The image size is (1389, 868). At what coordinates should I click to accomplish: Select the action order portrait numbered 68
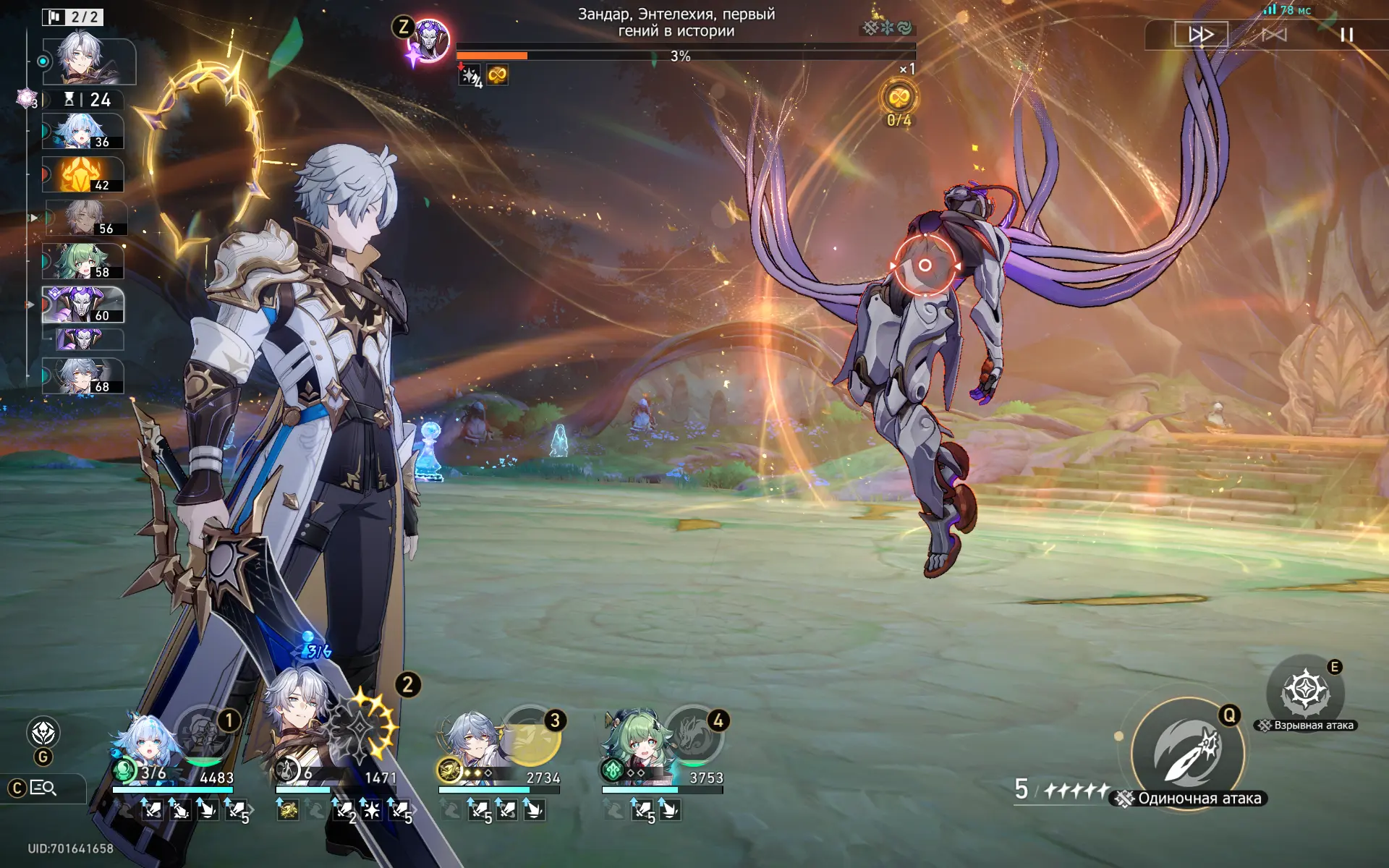pyautogui.click(x=83, y=376)
